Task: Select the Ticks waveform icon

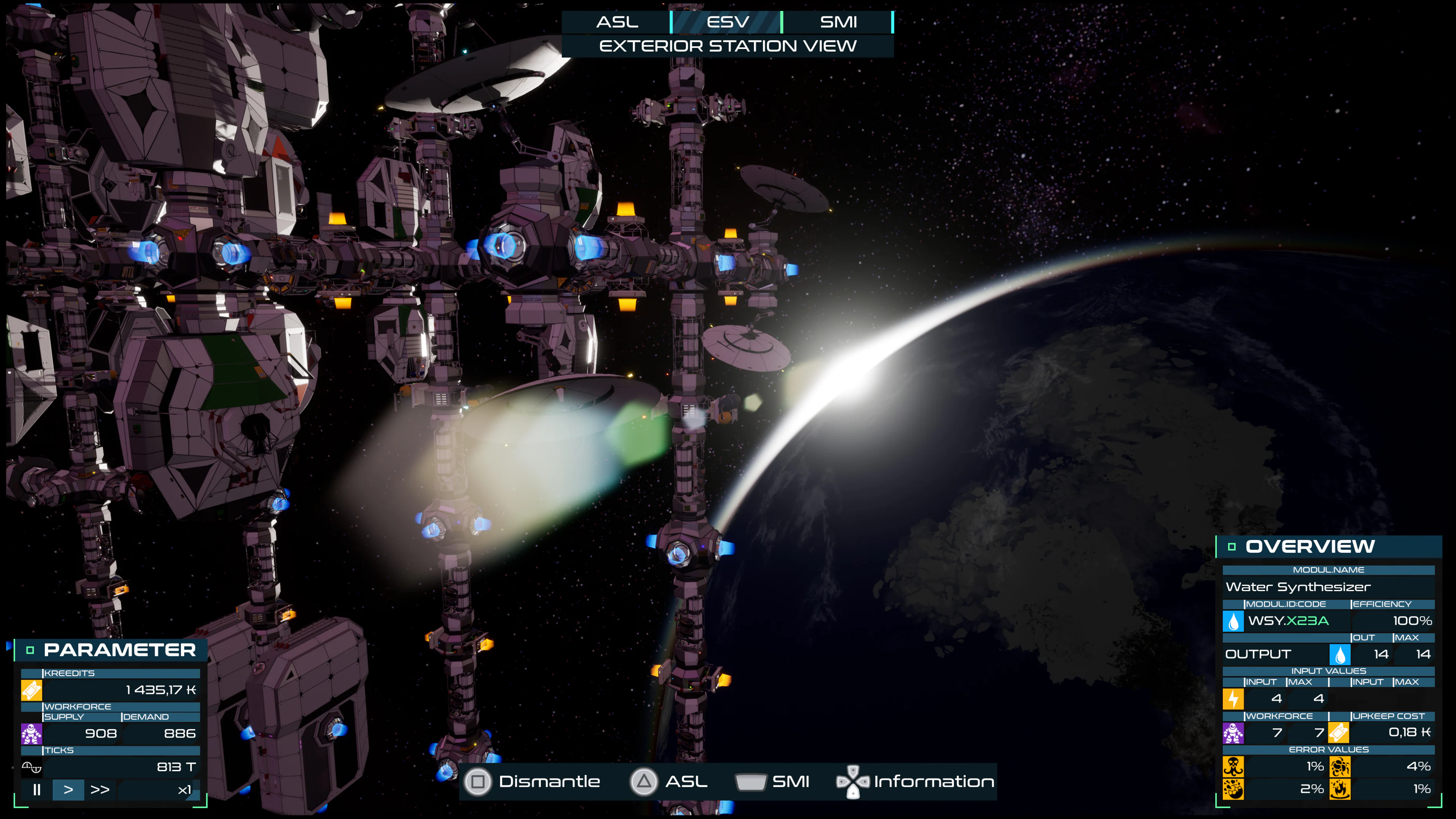Action: pyautogui.click(x=31, y=767)
